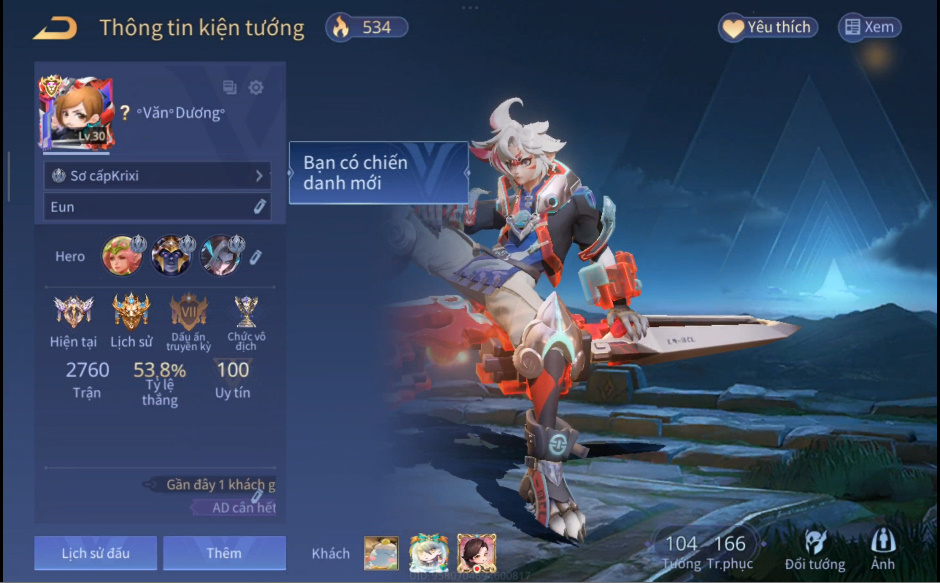View the Lịch sử rank badge
Screen dimensions: 940x583
coord(131,313)
